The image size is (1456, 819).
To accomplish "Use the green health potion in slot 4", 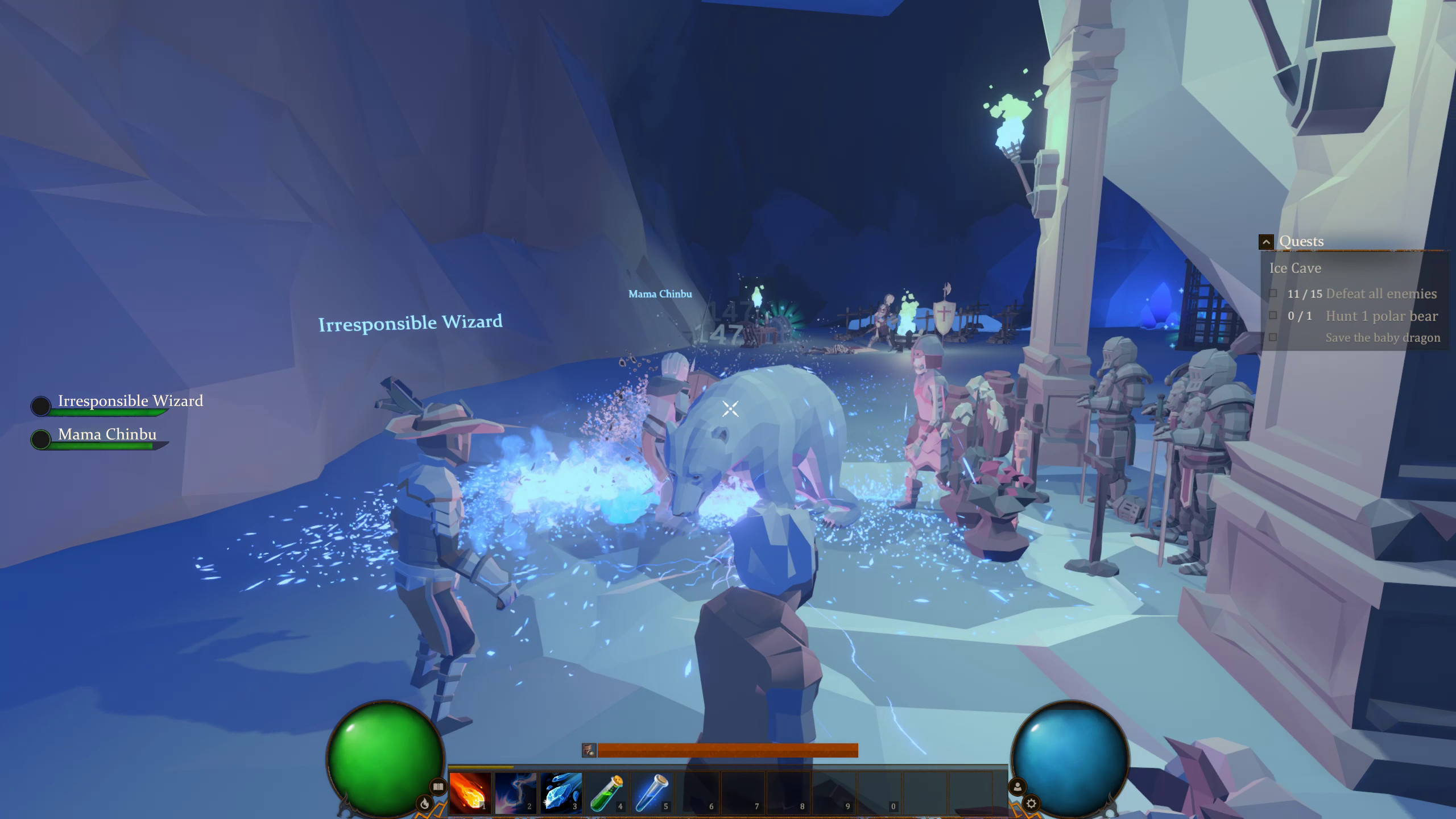I will 606,795.
